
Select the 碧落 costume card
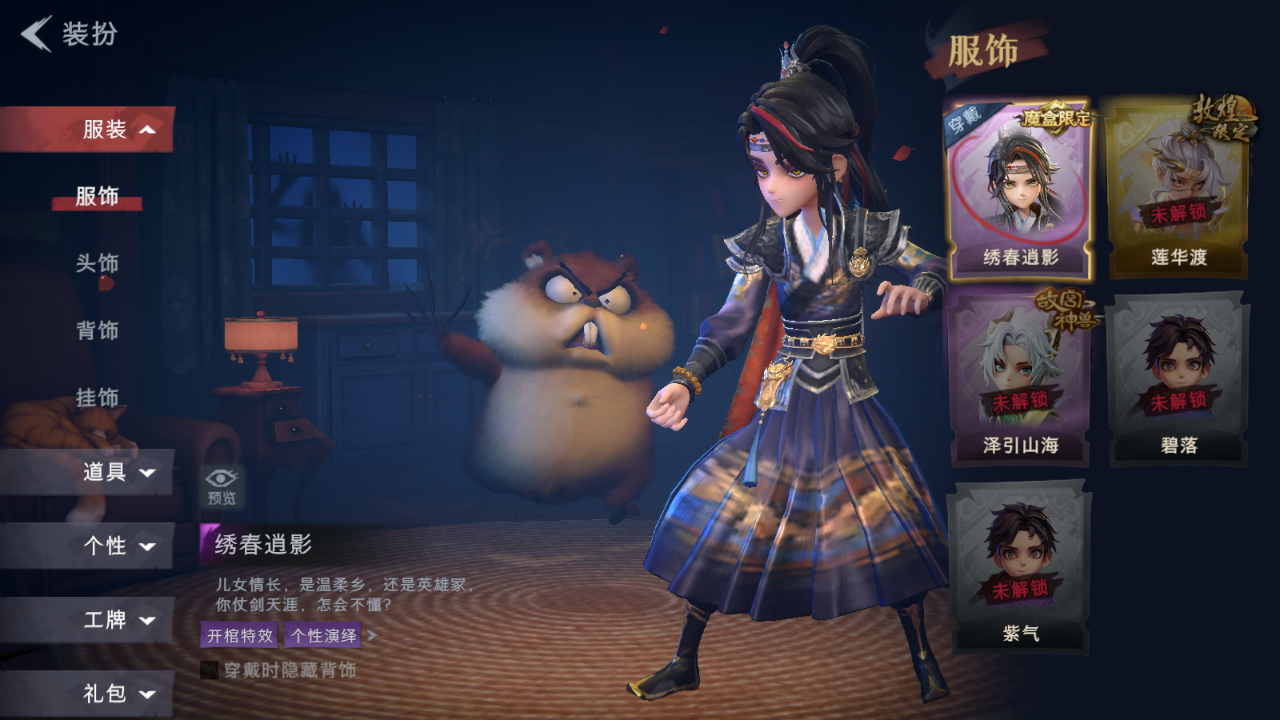[x=1178, y=378]
